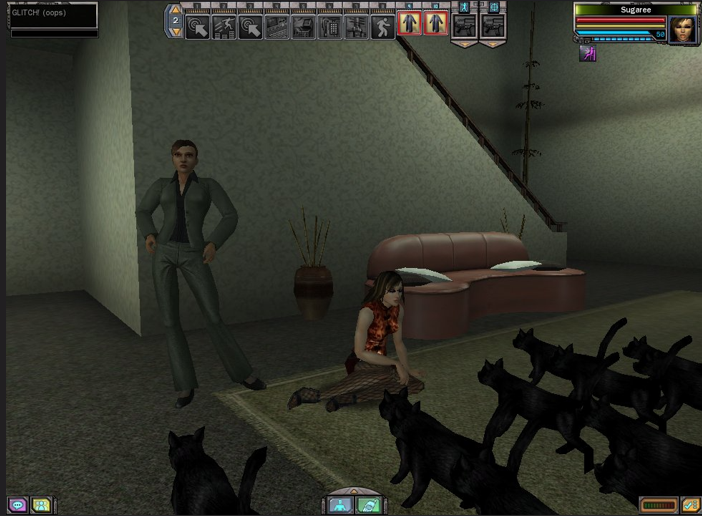Click the chat log showing GLITCH! (oops)
This screenshot has width=702, height=516.
(x=54, y=15)
